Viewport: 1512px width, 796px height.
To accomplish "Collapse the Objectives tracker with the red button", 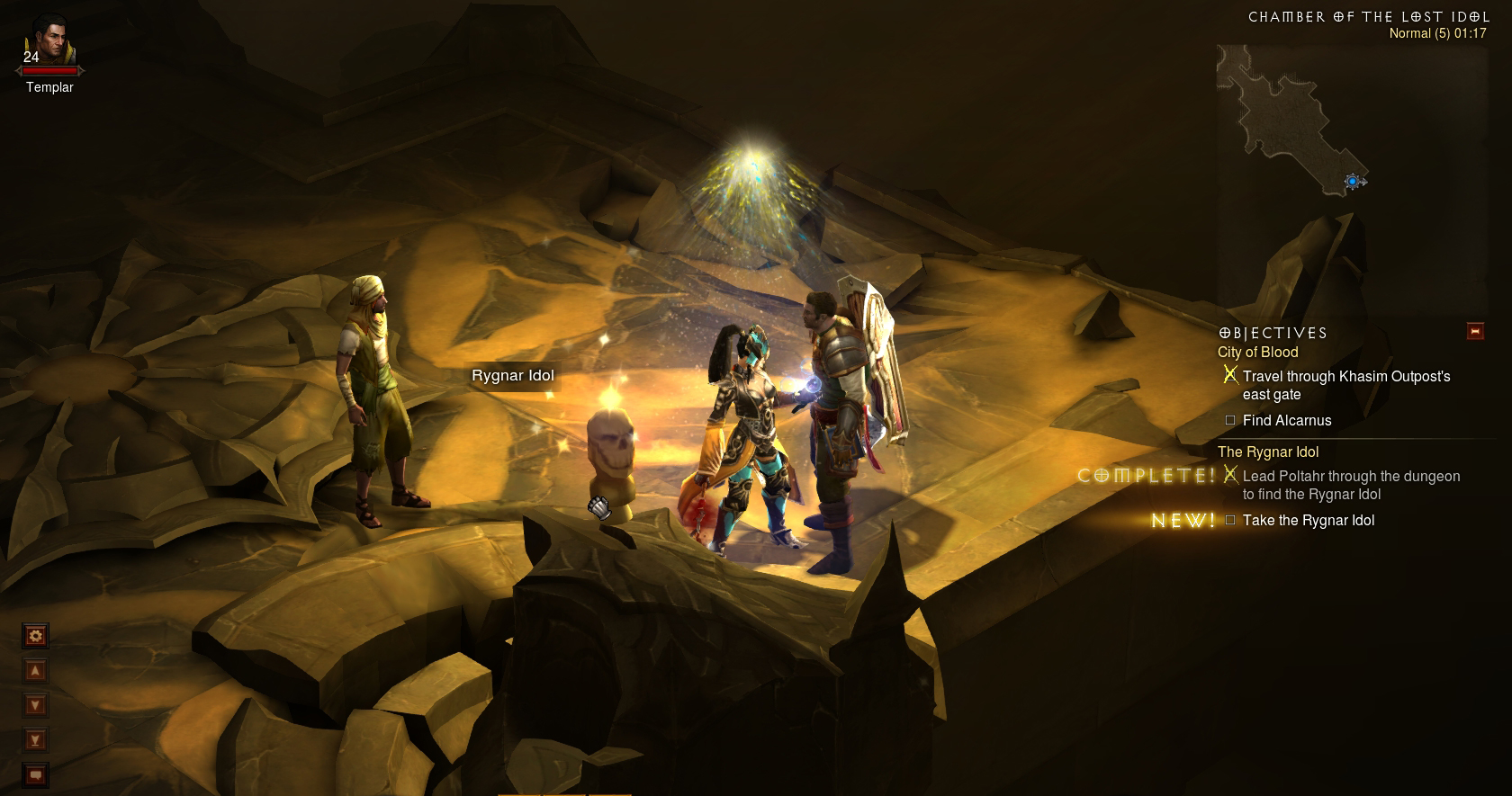I will 1475,331.
